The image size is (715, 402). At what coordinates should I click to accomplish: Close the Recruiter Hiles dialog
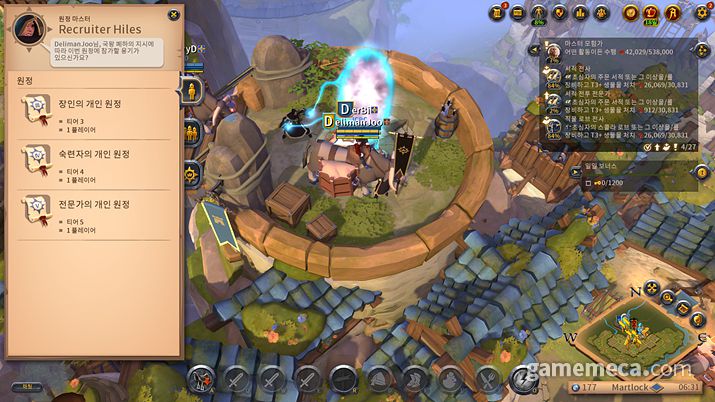coord(174,15)
